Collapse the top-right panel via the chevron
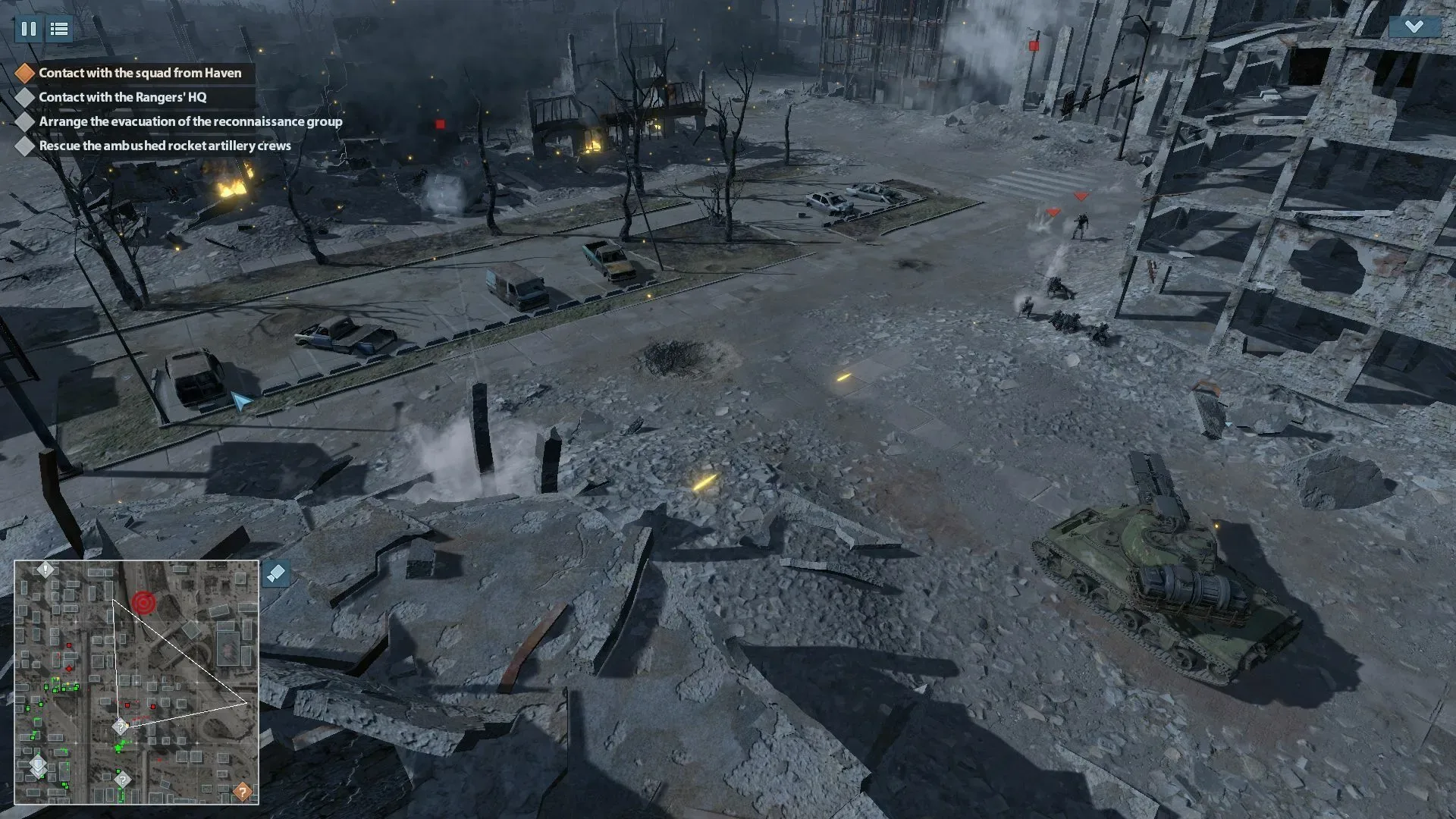The width and height of the screenshot is (1456, 819). click(1414, 27)
